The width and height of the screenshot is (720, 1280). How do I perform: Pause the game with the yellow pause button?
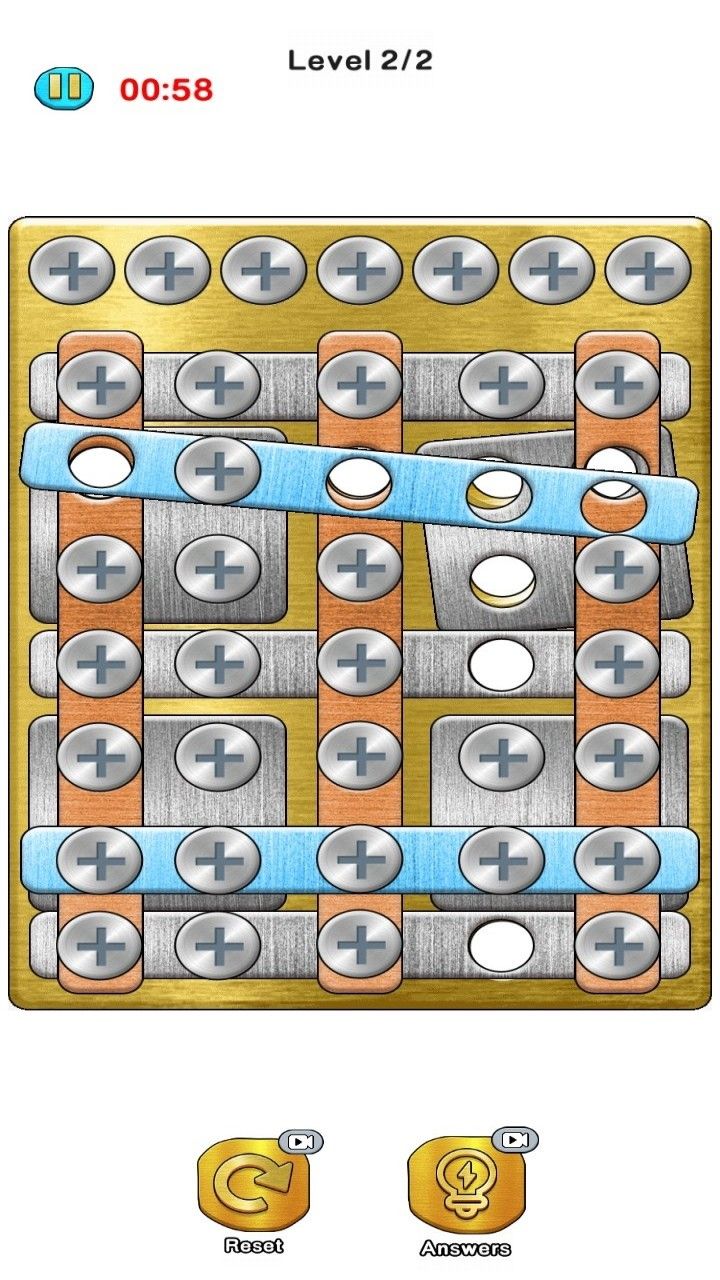click(x=63, y=88)
